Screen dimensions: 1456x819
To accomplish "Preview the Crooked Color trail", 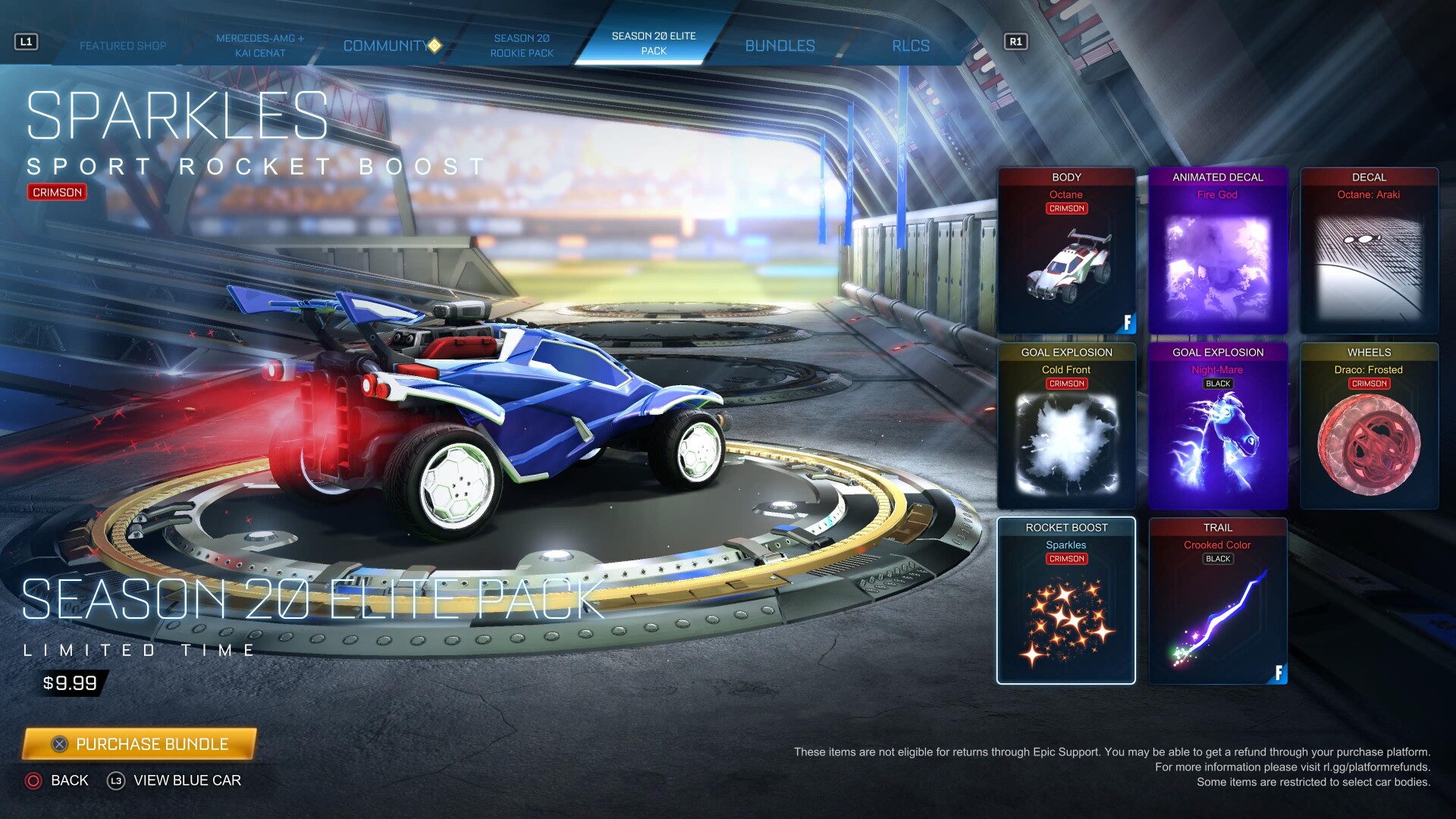I will 1218,601.
